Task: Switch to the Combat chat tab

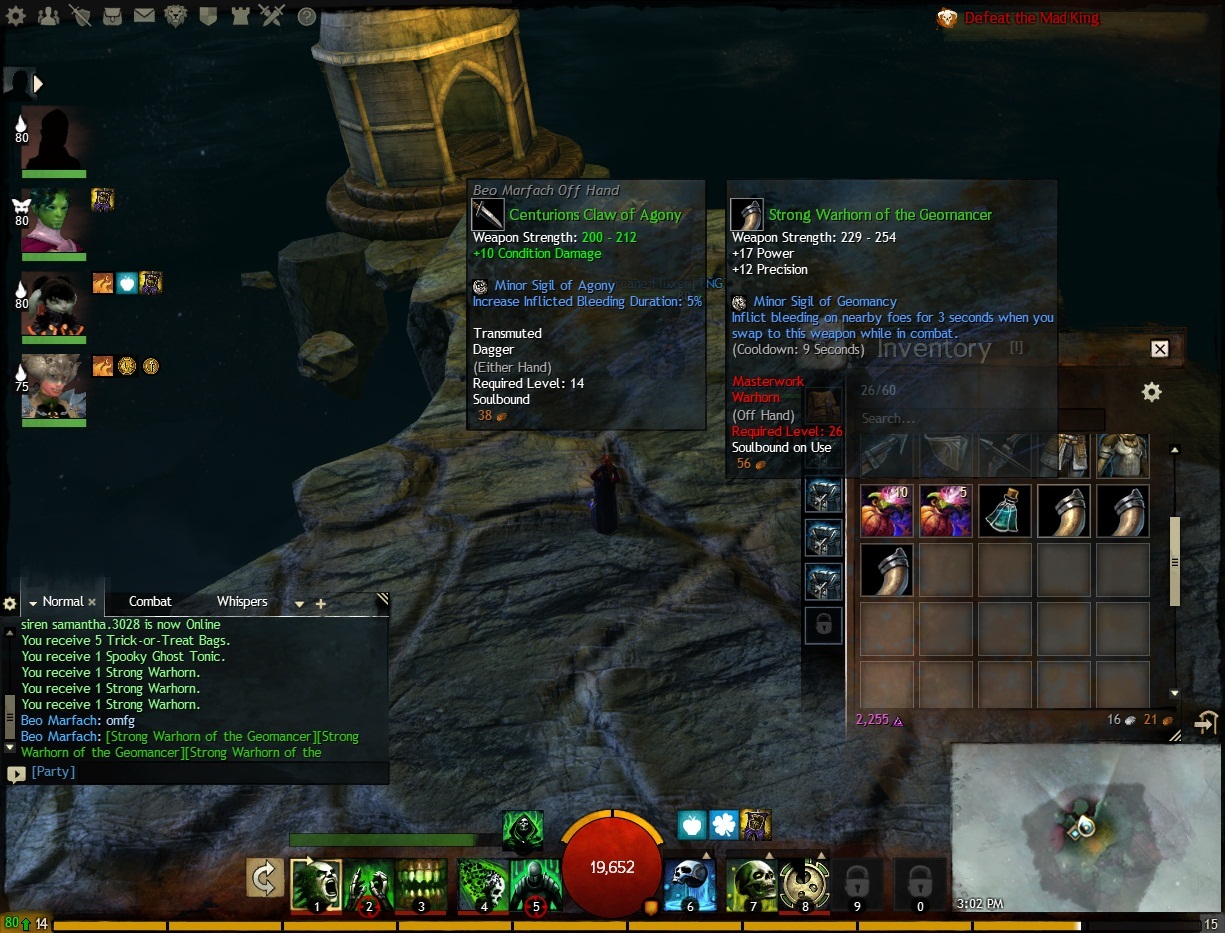Action: (x=150, y=602)
